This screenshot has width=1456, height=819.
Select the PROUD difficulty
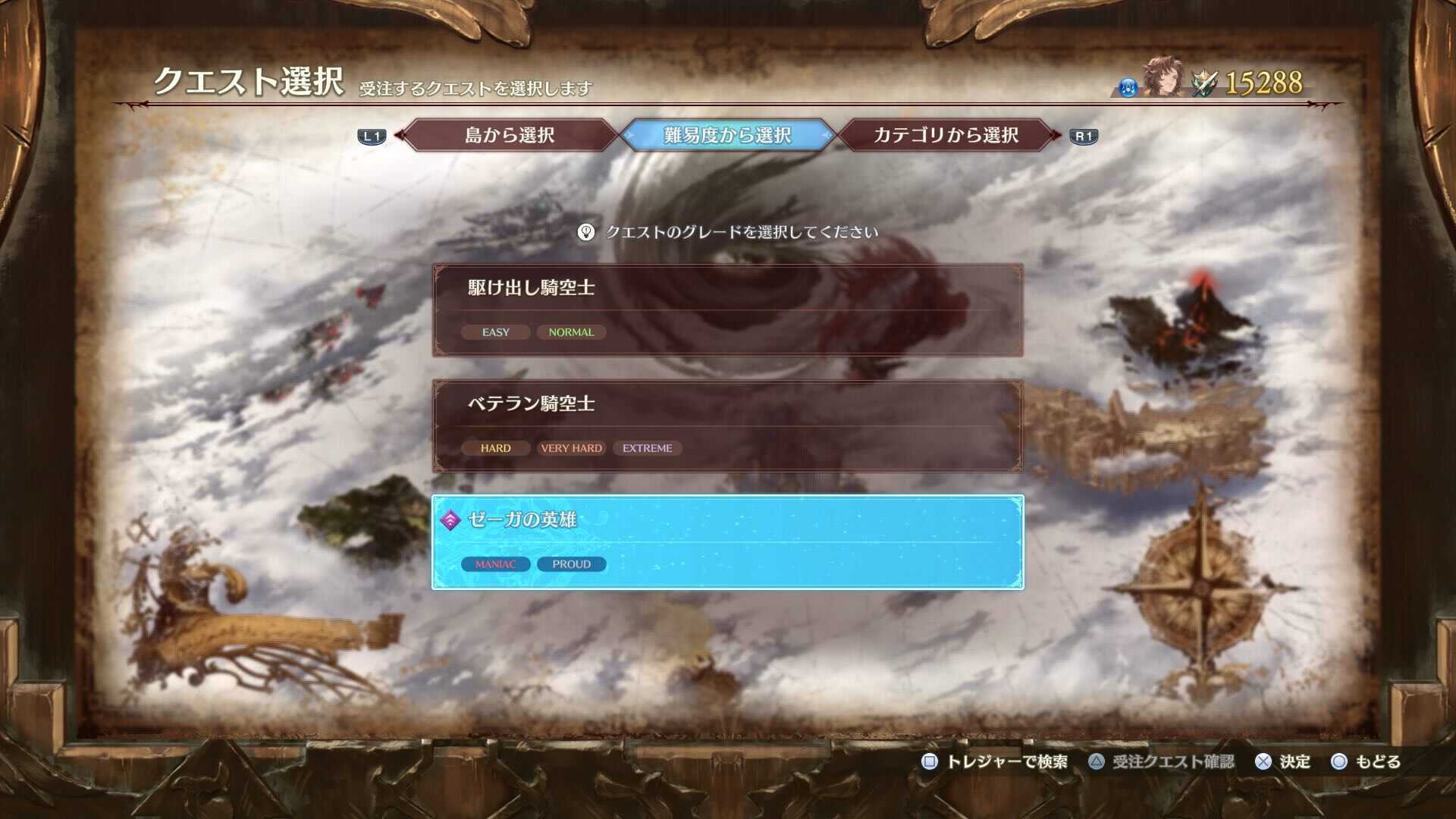pyautogui.click(x=572, y=563)
